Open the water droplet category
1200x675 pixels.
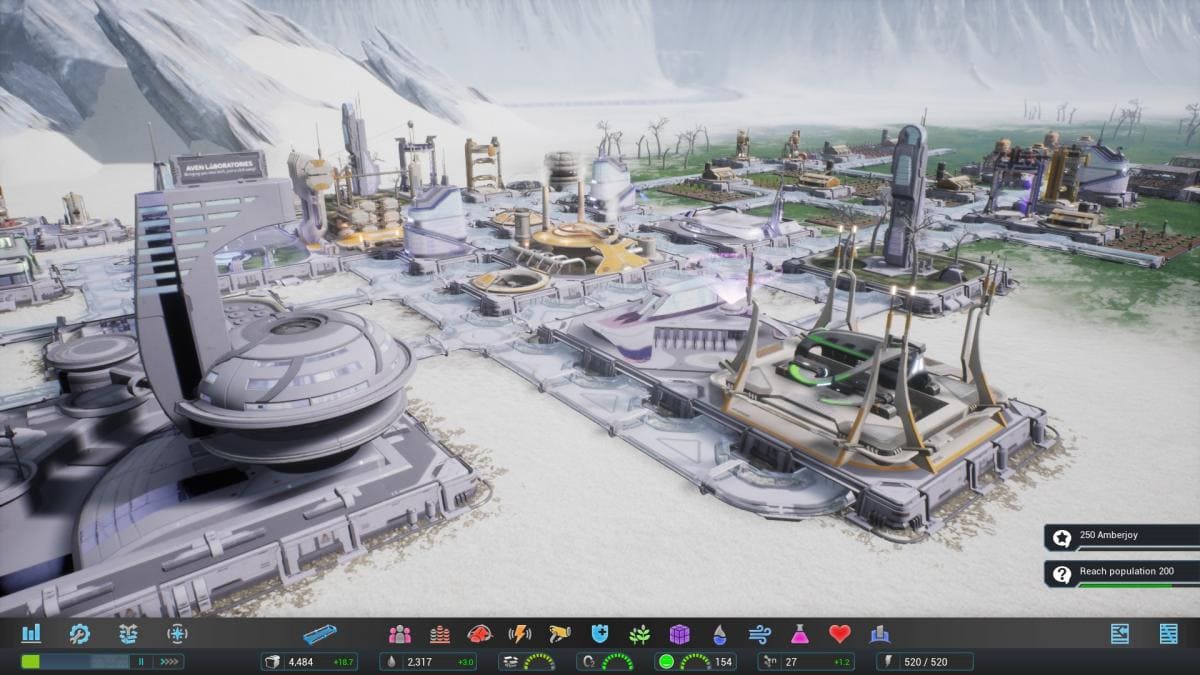coord(720,634)
